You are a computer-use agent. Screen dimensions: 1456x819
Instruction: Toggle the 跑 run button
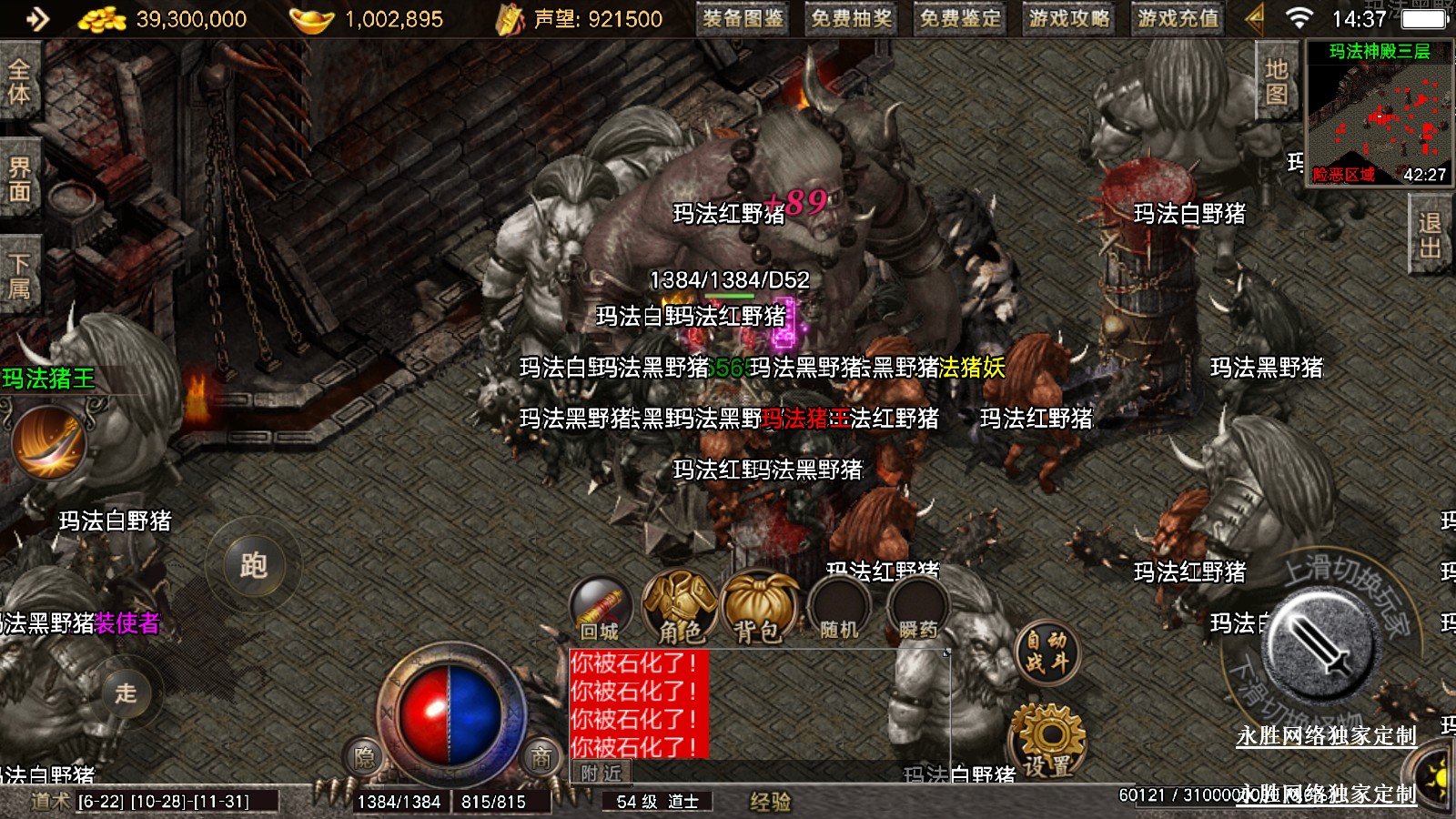point(253,566)
